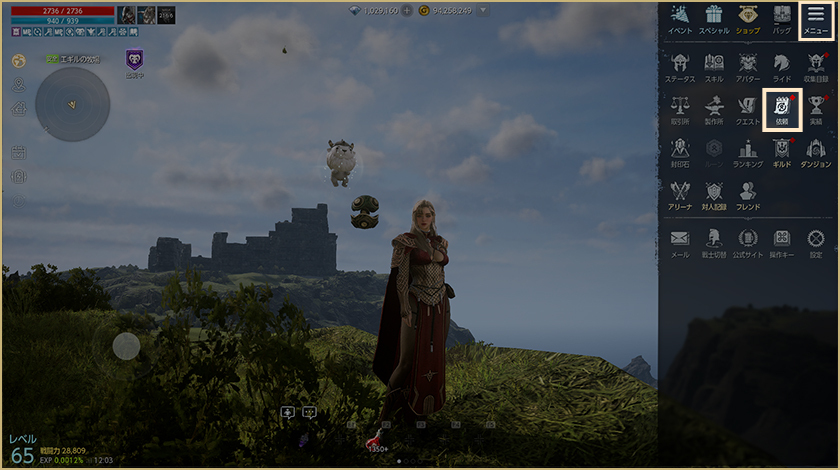Close the メニュー hamburger menu

pos(816,19)
